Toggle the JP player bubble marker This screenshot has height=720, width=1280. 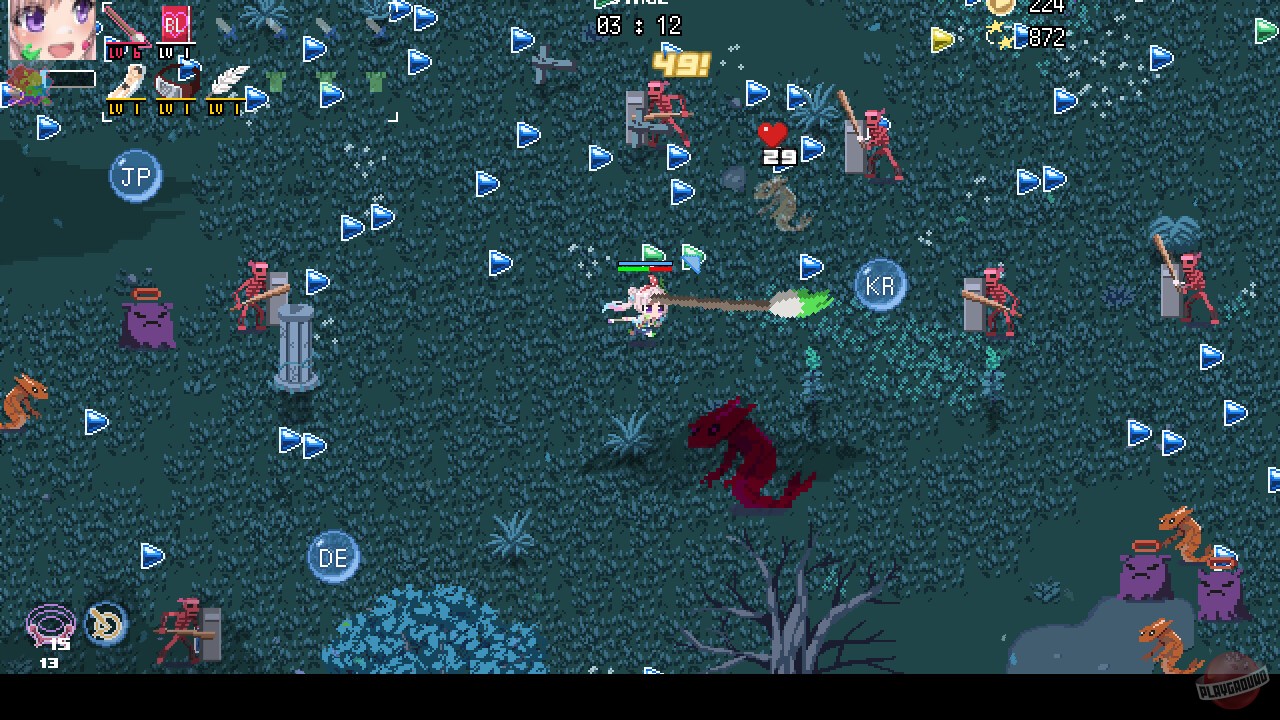pos(135,175)
